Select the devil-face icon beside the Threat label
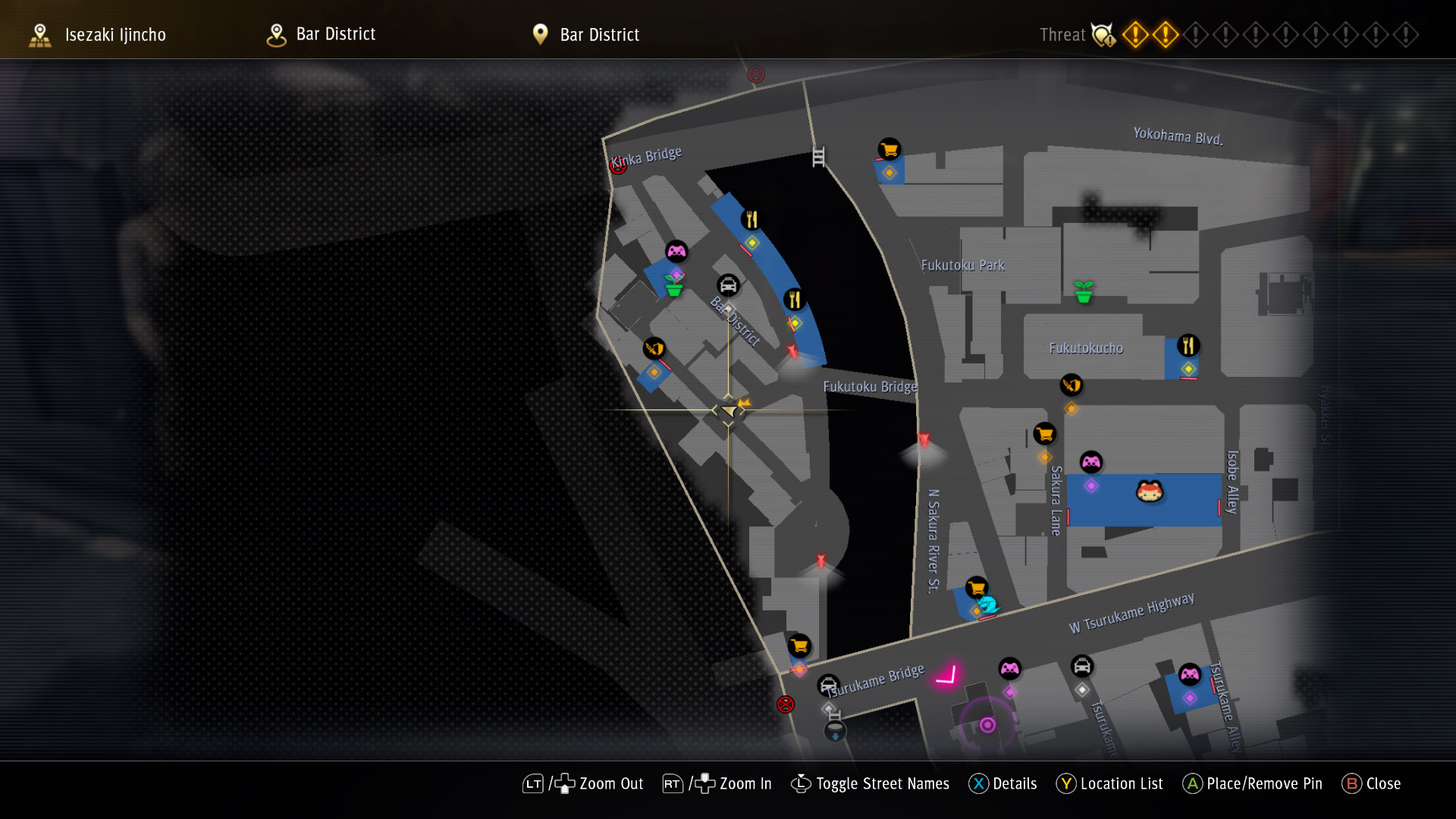 click(1101, 33)
